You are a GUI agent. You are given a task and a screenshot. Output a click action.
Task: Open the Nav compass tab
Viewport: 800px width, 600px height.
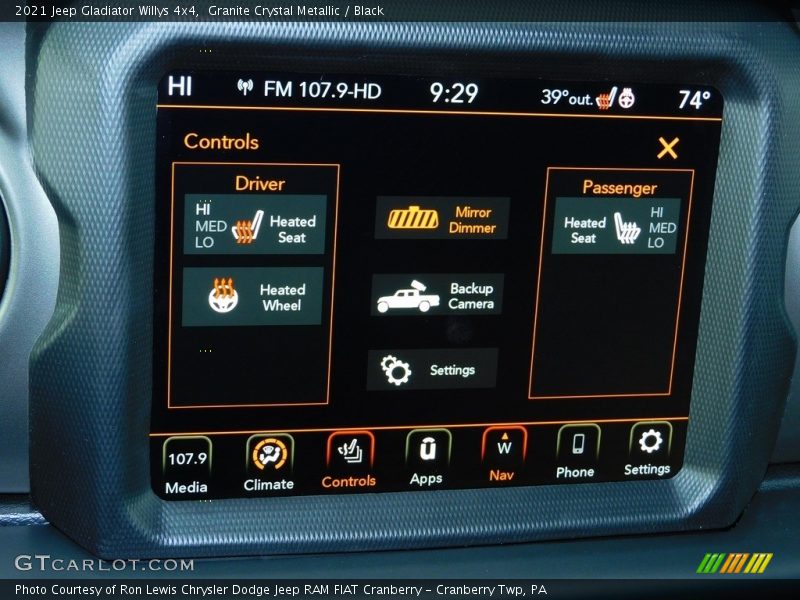tap(503, 455)
